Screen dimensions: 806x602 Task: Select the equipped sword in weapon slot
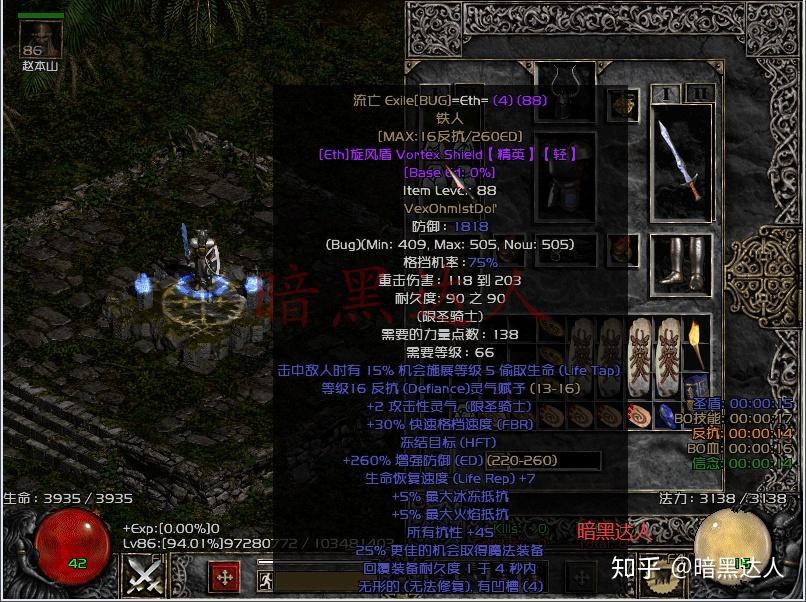coord(681,162)
